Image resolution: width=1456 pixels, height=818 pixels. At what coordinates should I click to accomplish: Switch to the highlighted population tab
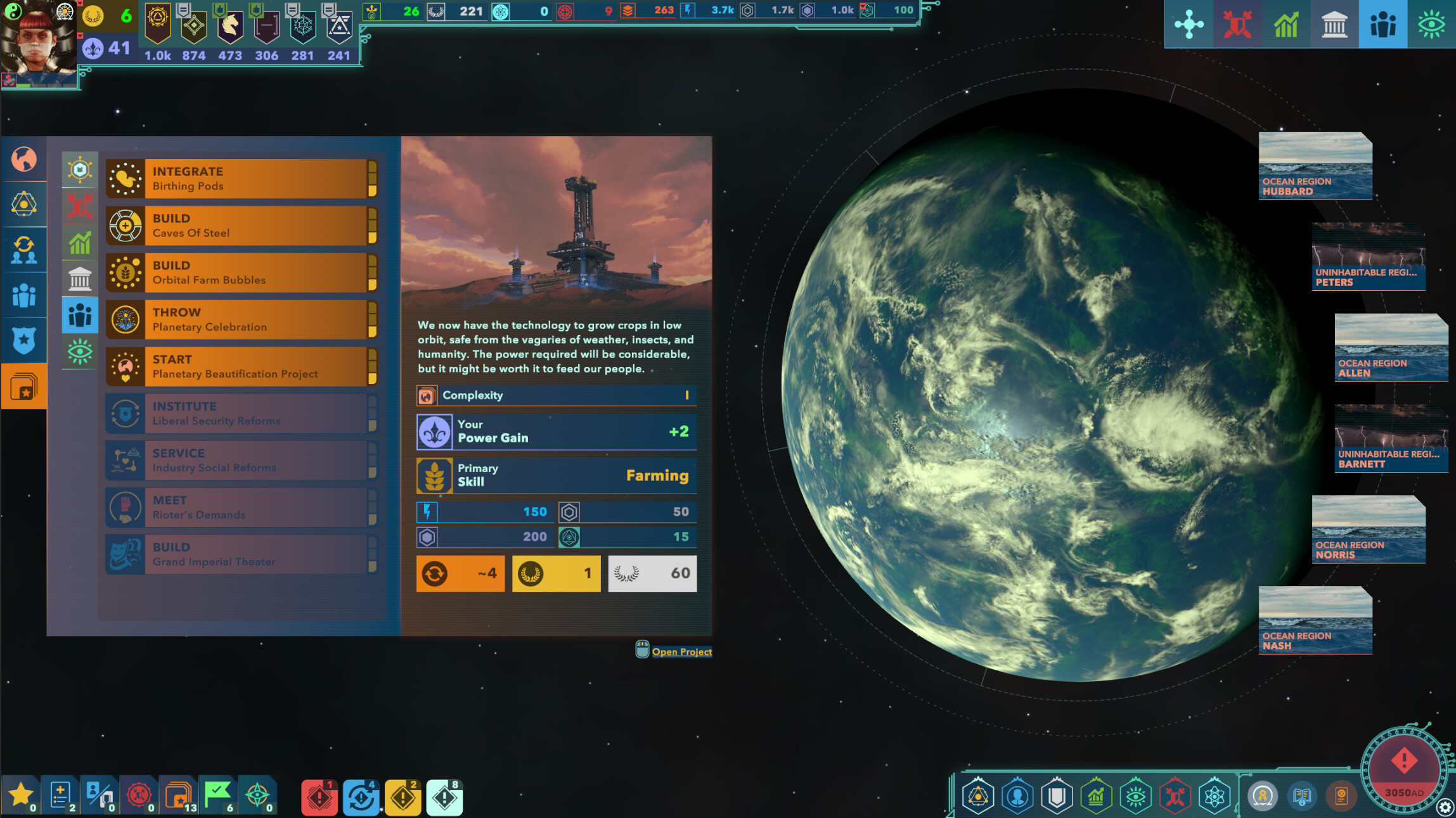[x=1384, y=23]
